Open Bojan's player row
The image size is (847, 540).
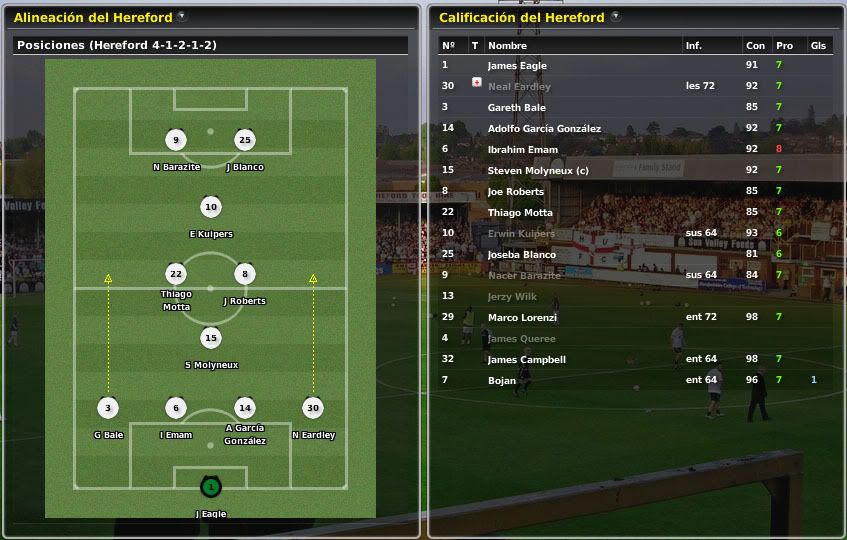pos(502,380)
